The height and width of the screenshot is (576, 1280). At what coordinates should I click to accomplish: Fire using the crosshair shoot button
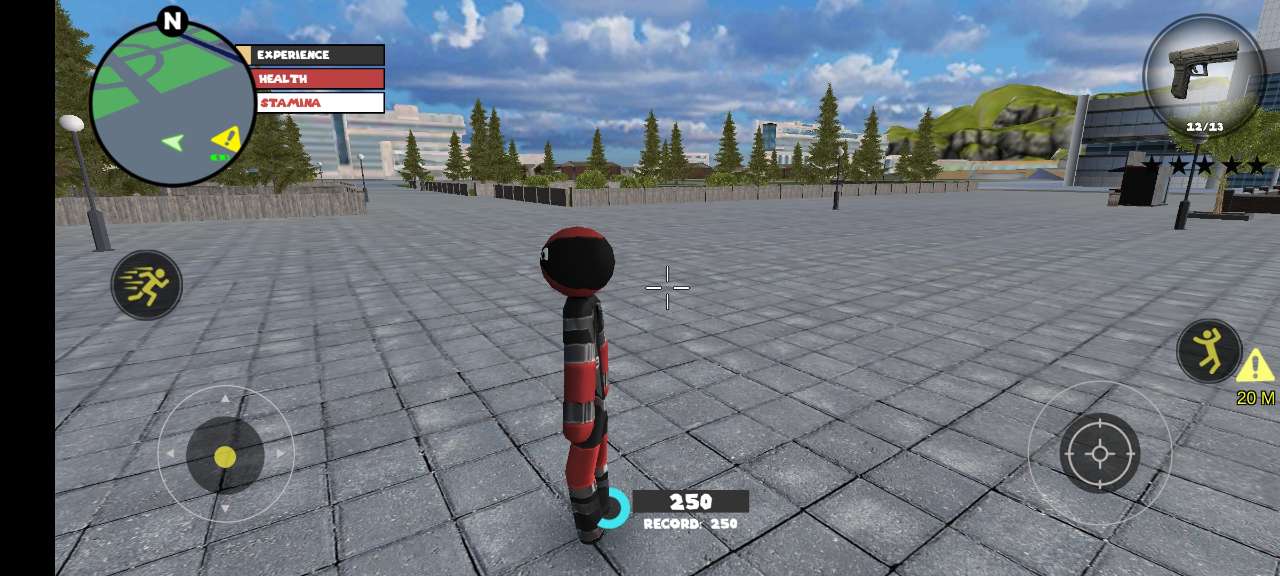(1099, 454)
